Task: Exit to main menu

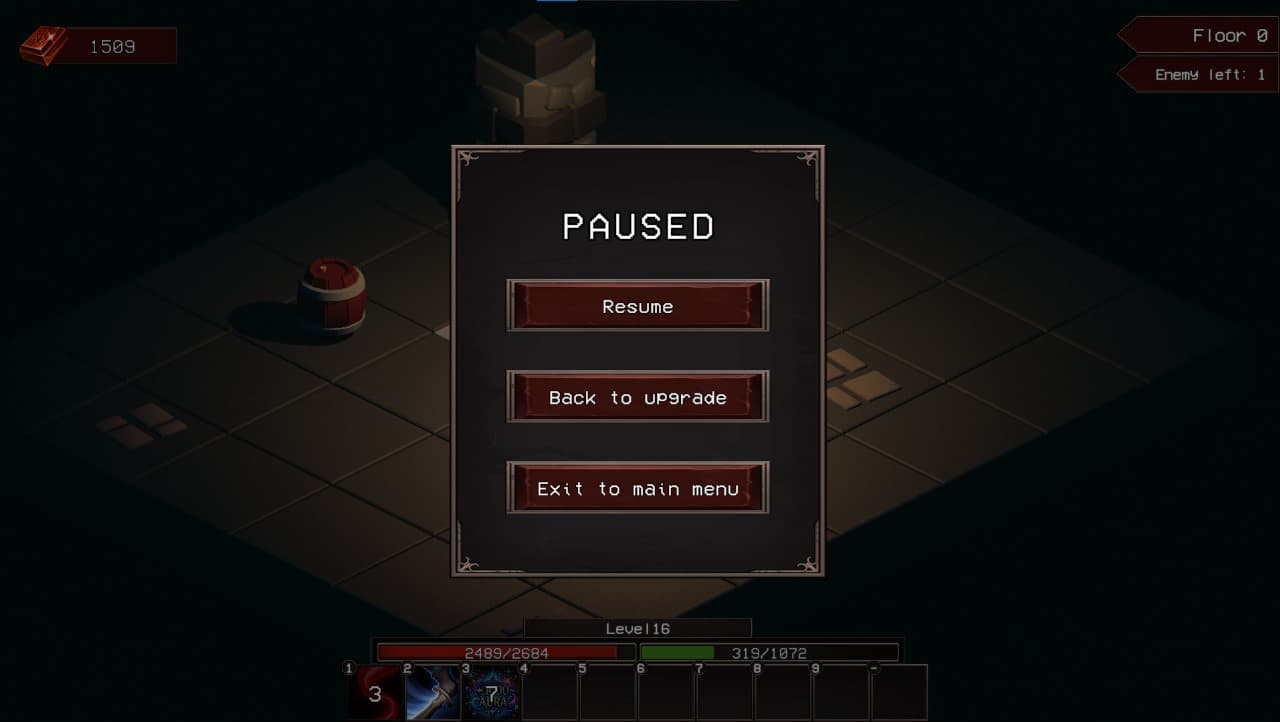Action: click(x=638, y=488)
